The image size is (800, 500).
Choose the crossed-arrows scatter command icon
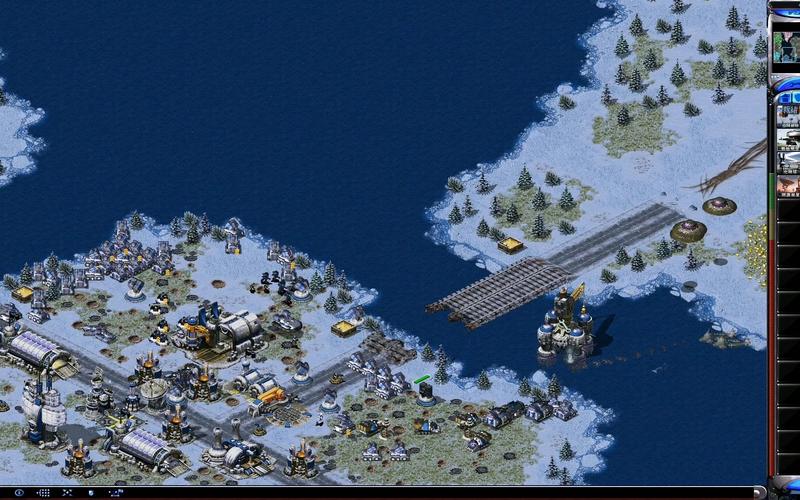click(67, 493)
